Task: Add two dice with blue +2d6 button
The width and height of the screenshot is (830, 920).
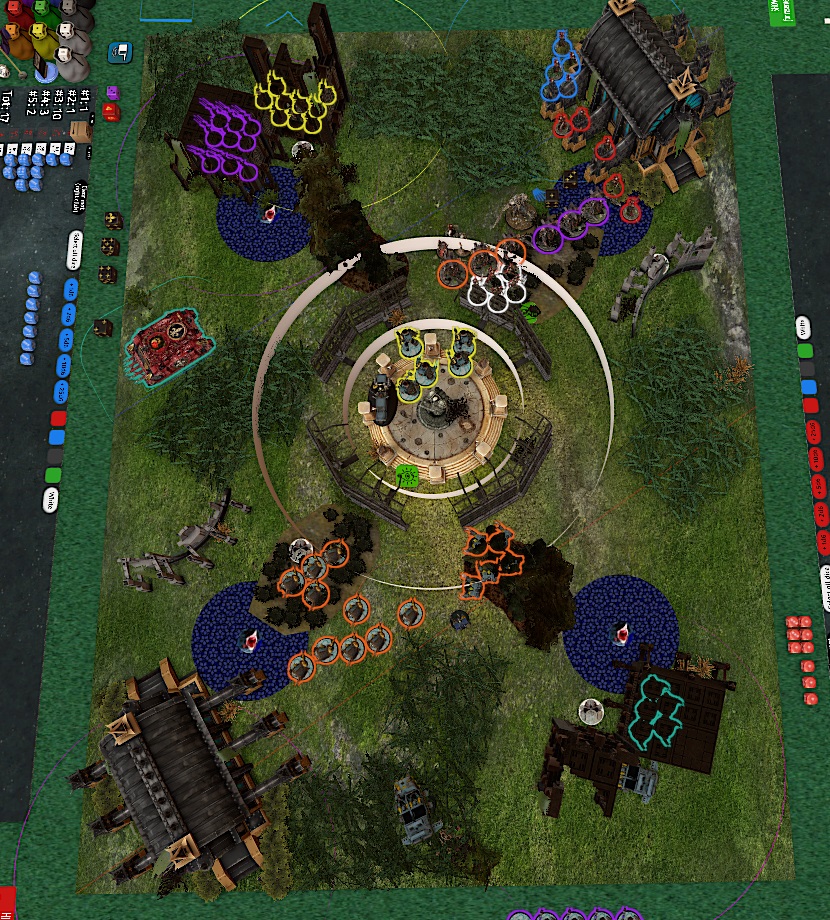Action: (69, 315)
